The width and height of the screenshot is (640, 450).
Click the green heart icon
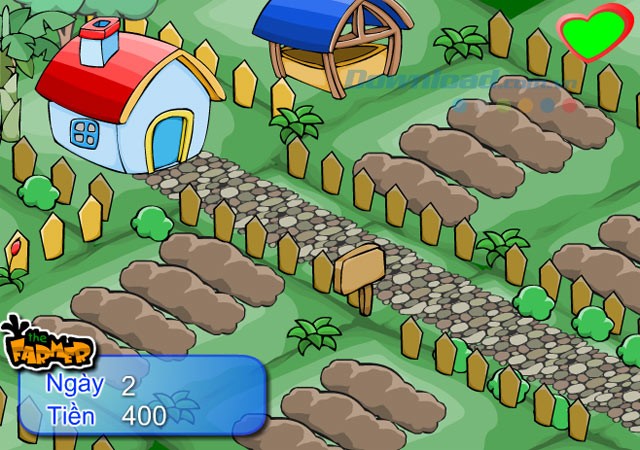594,34
